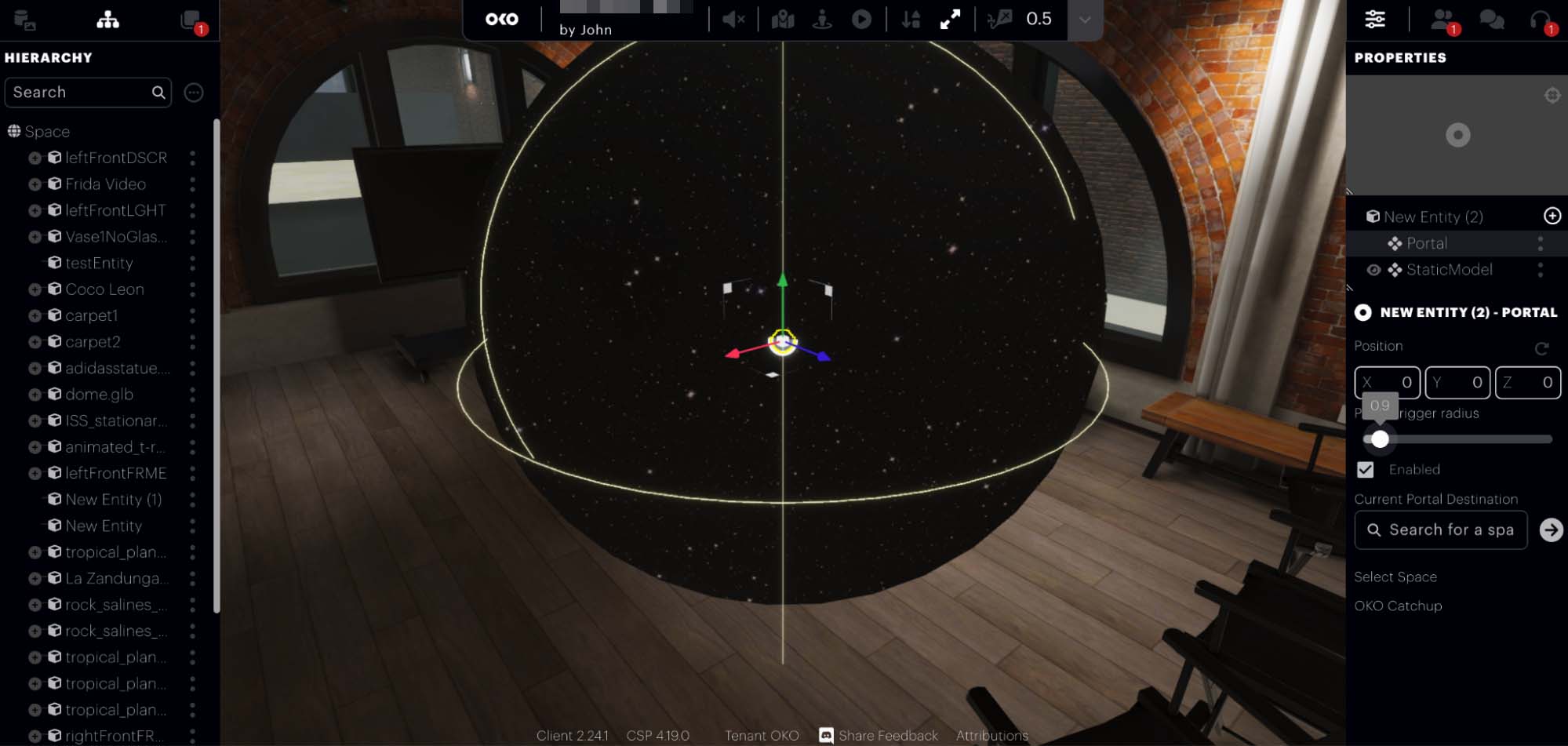This screenshot has height=746, width=1568.
Task: Click the Hierarchy search field
Action: click(x=78, y=93)
